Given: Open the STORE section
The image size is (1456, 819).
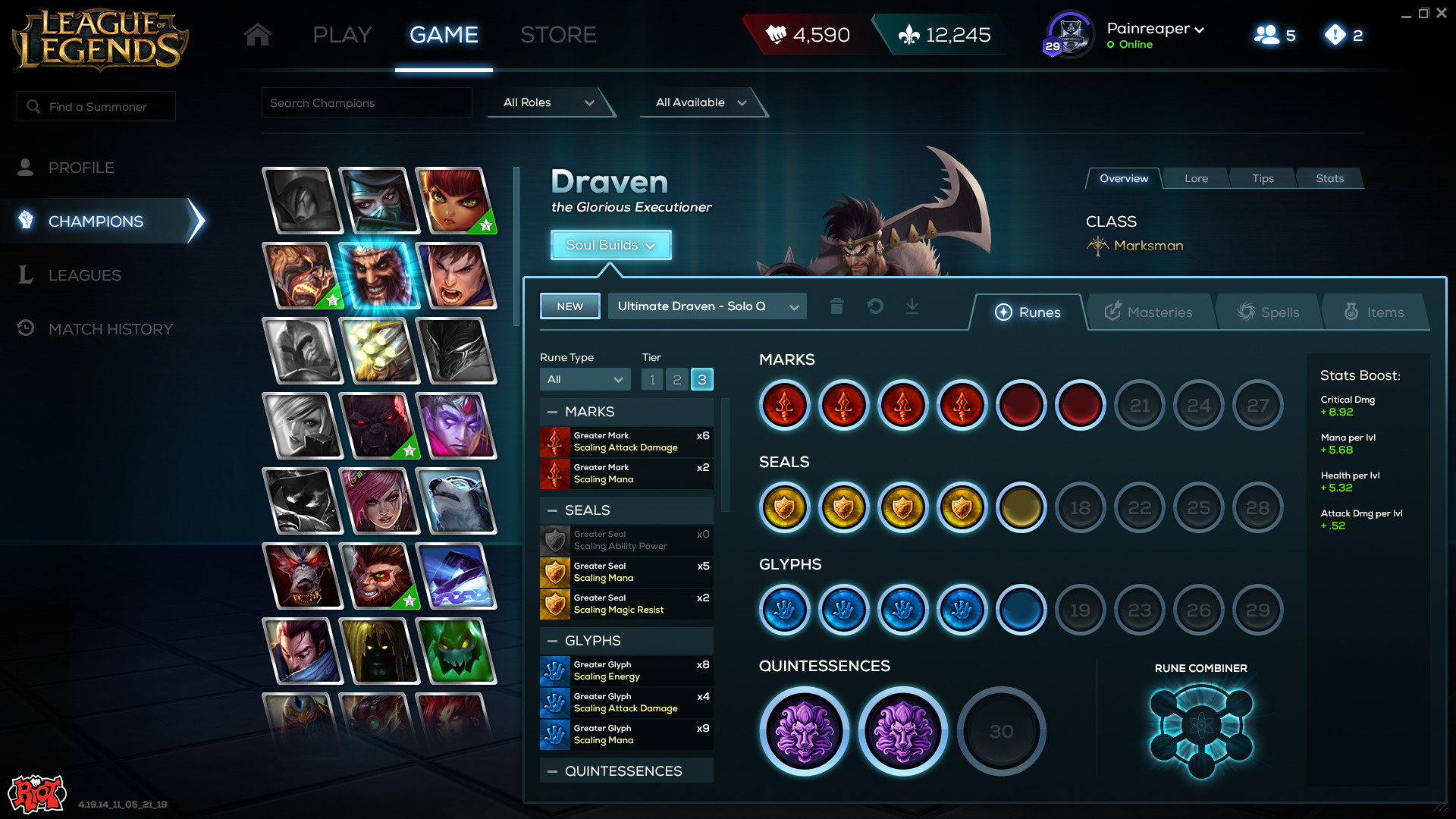Looking at the screenshot, I should click(558, 35).
